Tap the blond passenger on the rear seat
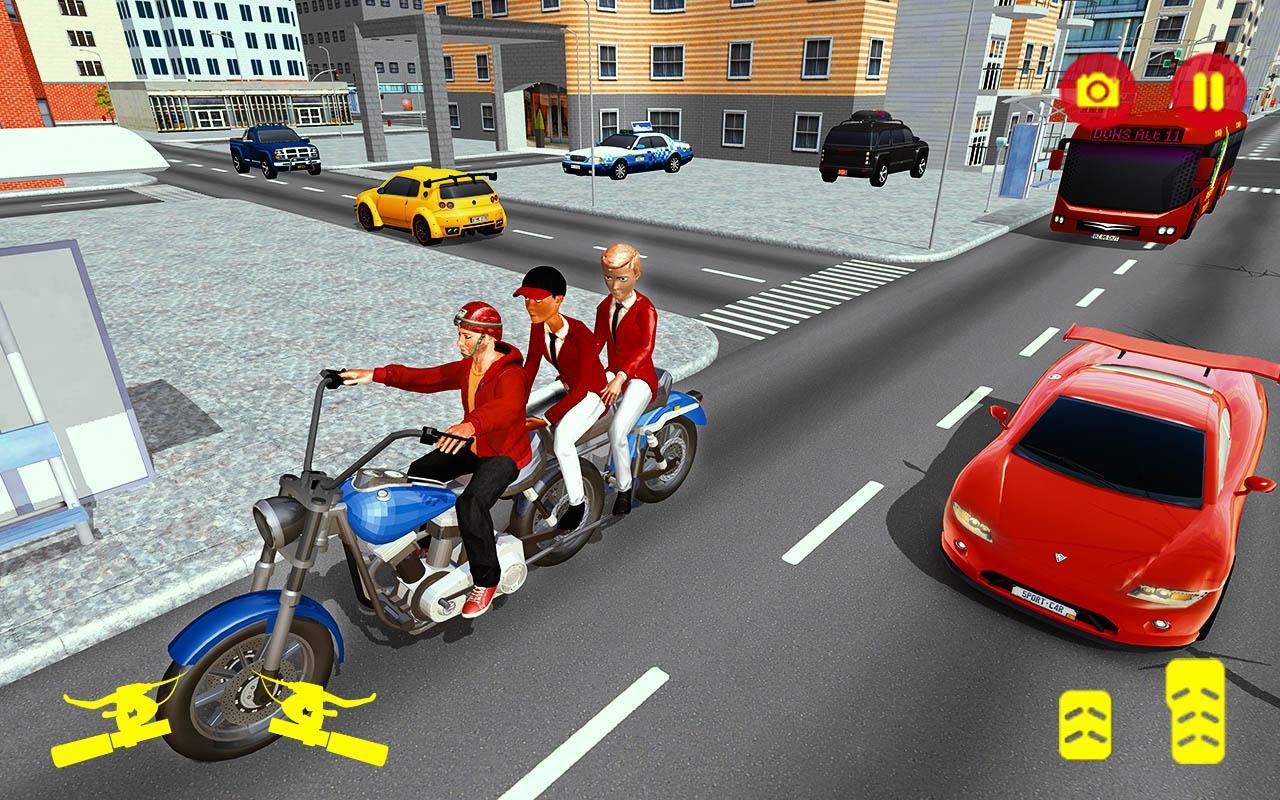The height and width of the screenshot is (800, 1280). [x=622, y=275]
